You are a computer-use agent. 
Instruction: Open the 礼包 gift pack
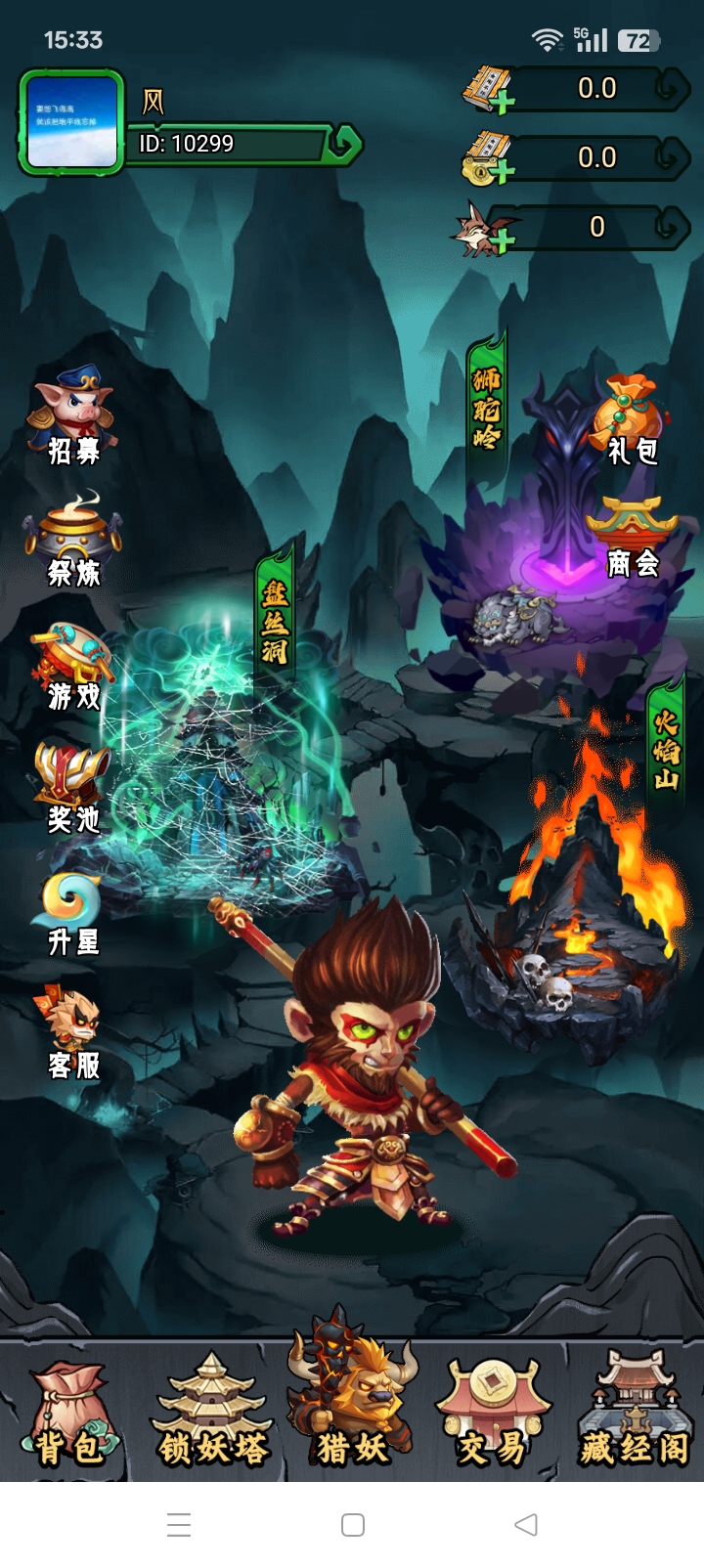click(632, 420)
